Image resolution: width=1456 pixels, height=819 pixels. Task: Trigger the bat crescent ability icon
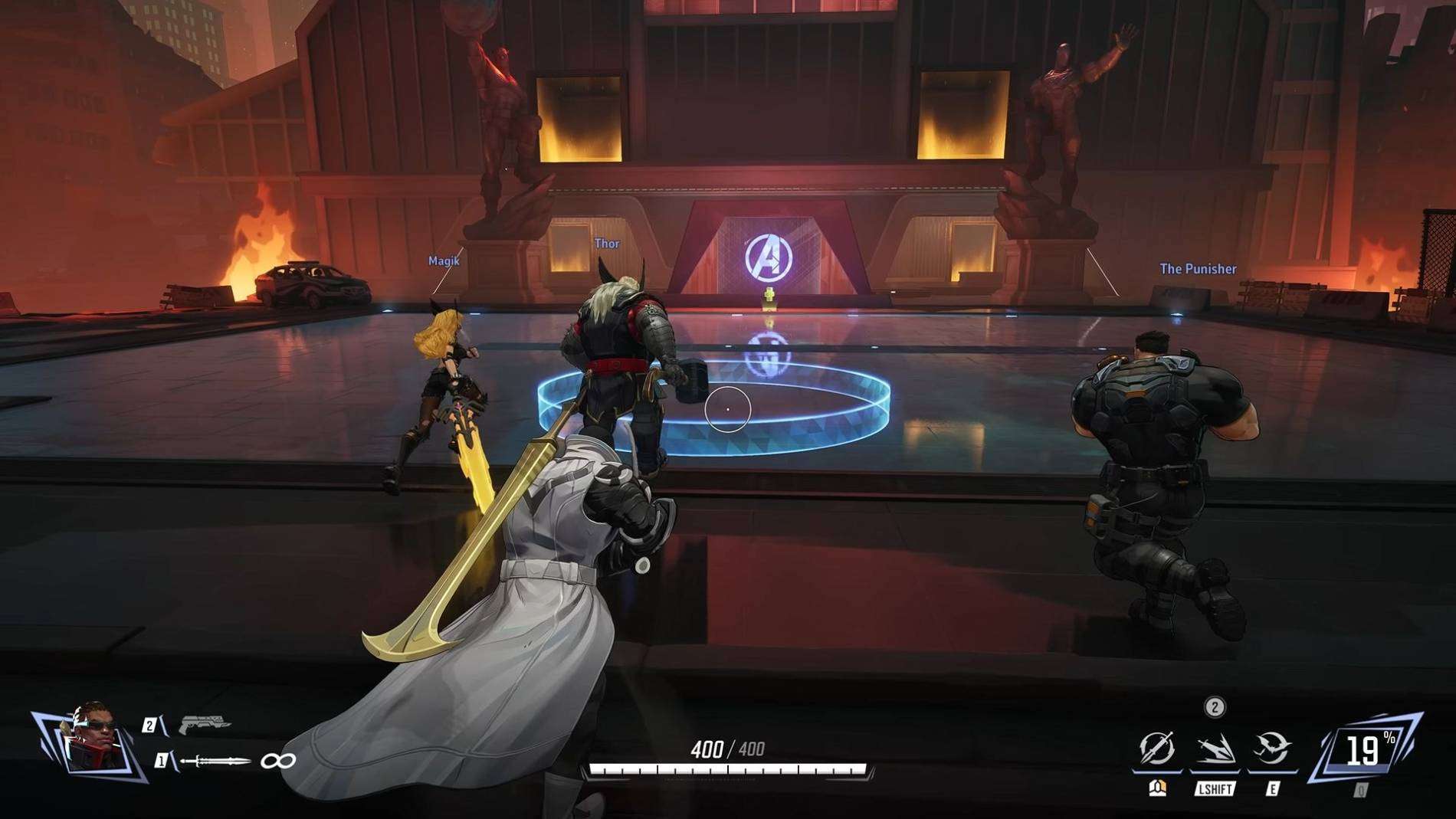pyautogui.click(x=1271, y=749)
